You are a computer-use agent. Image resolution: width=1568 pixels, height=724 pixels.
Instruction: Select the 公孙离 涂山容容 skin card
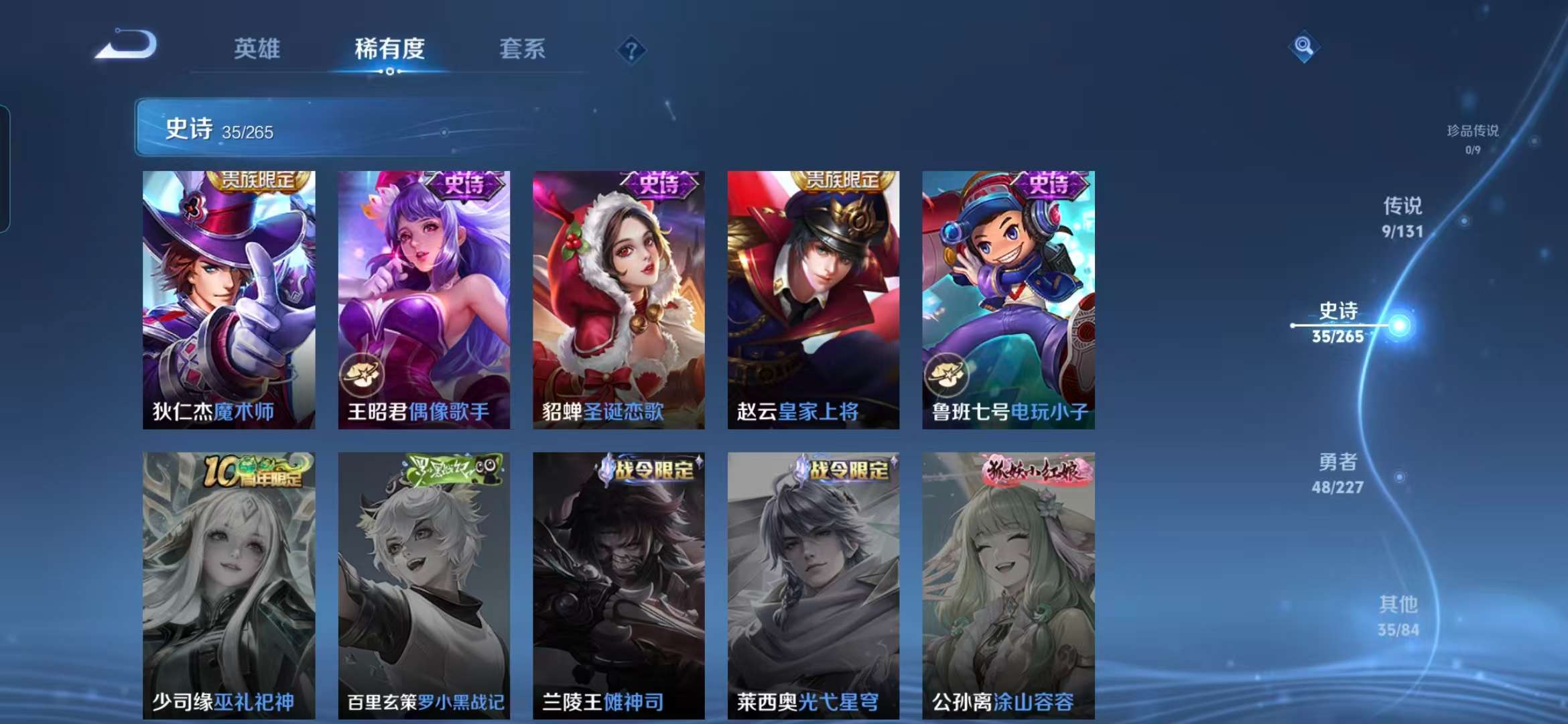[1008, 585]
